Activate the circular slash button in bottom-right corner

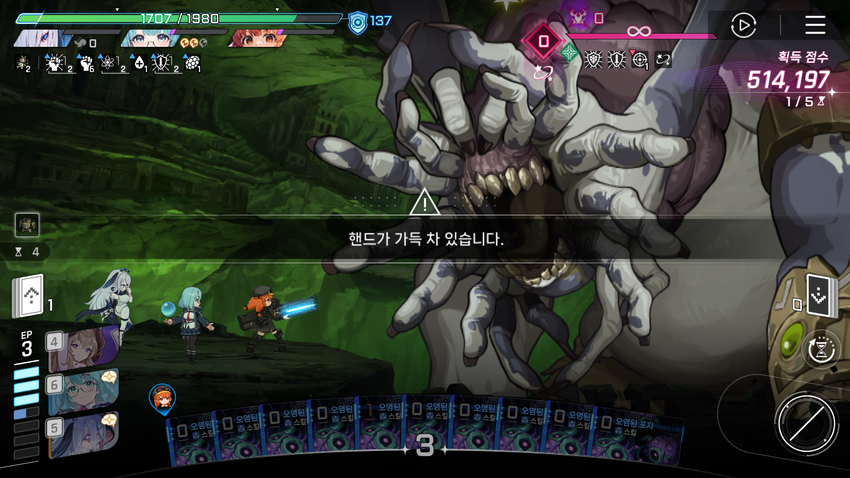click(x=806, y=424)
